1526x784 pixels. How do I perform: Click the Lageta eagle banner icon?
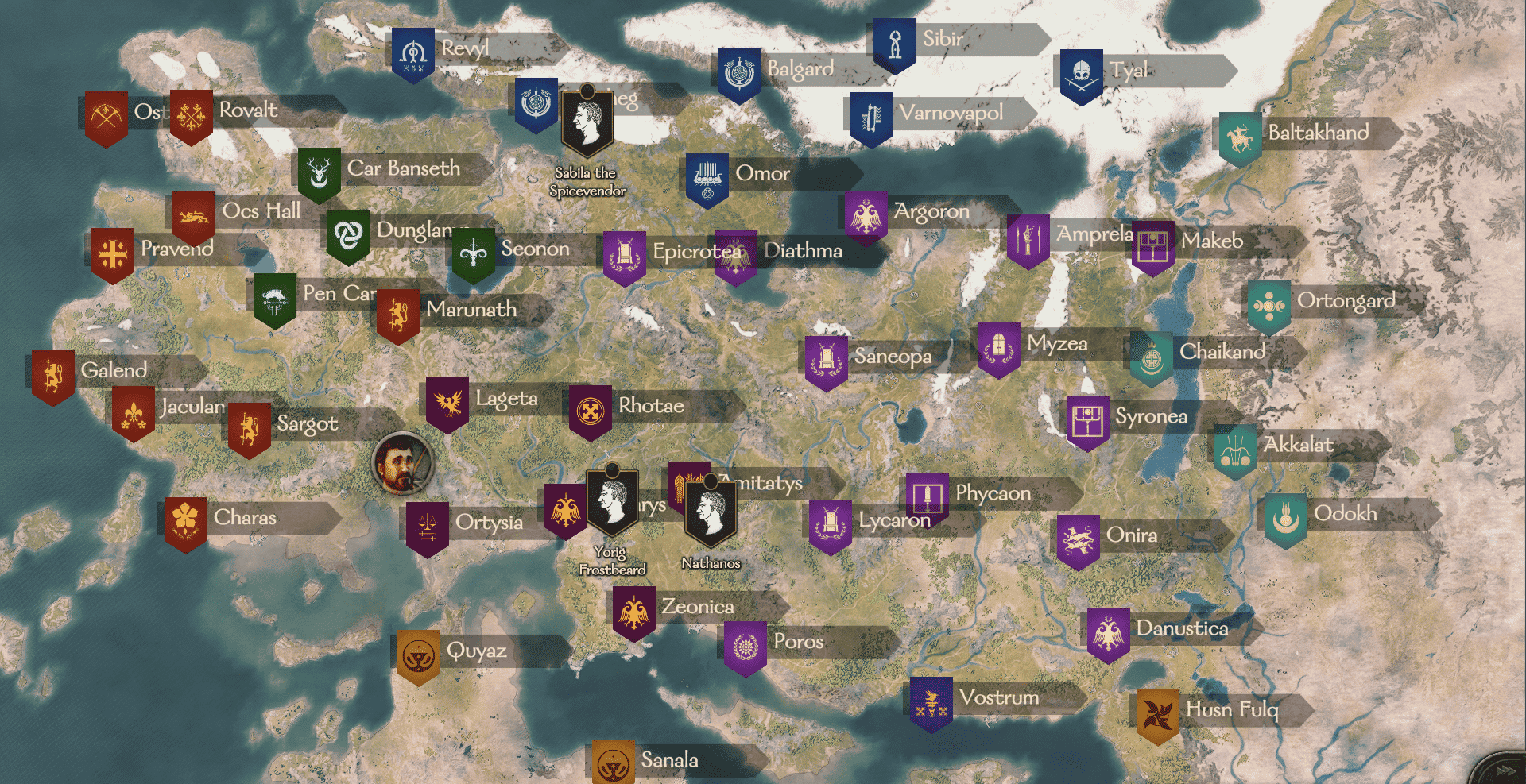tap(446, 404)
